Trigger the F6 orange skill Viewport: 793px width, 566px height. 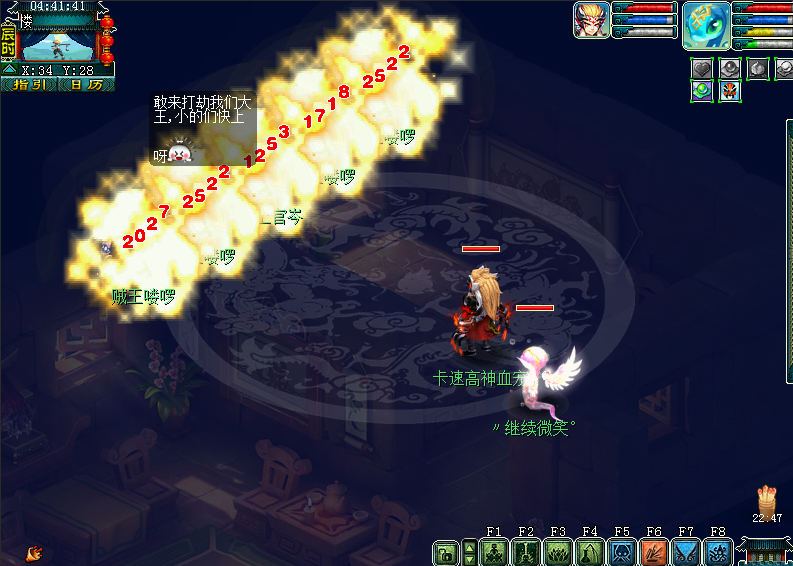654,552
